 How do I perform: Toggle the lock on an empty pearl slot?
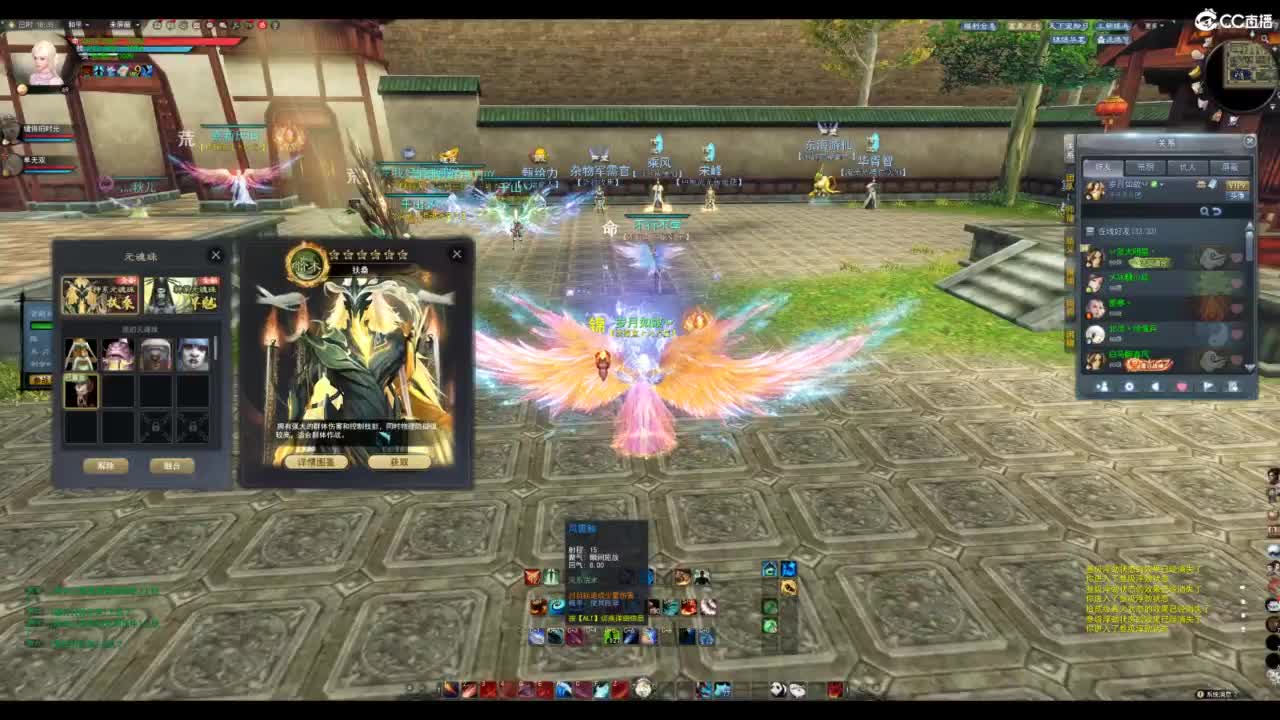pos(157,425)
